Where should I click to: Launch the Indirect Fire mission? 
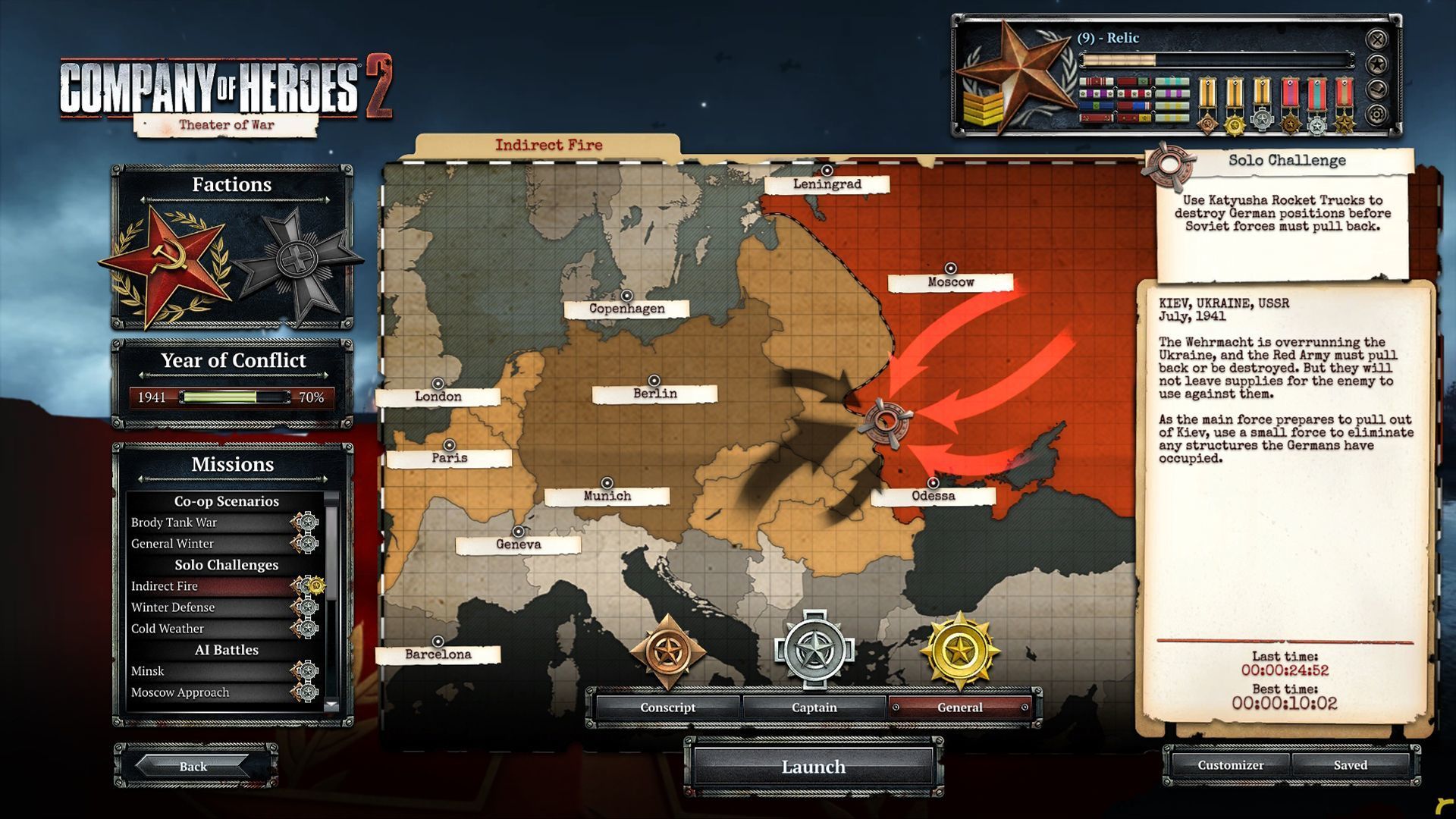(x=813, y=767)
